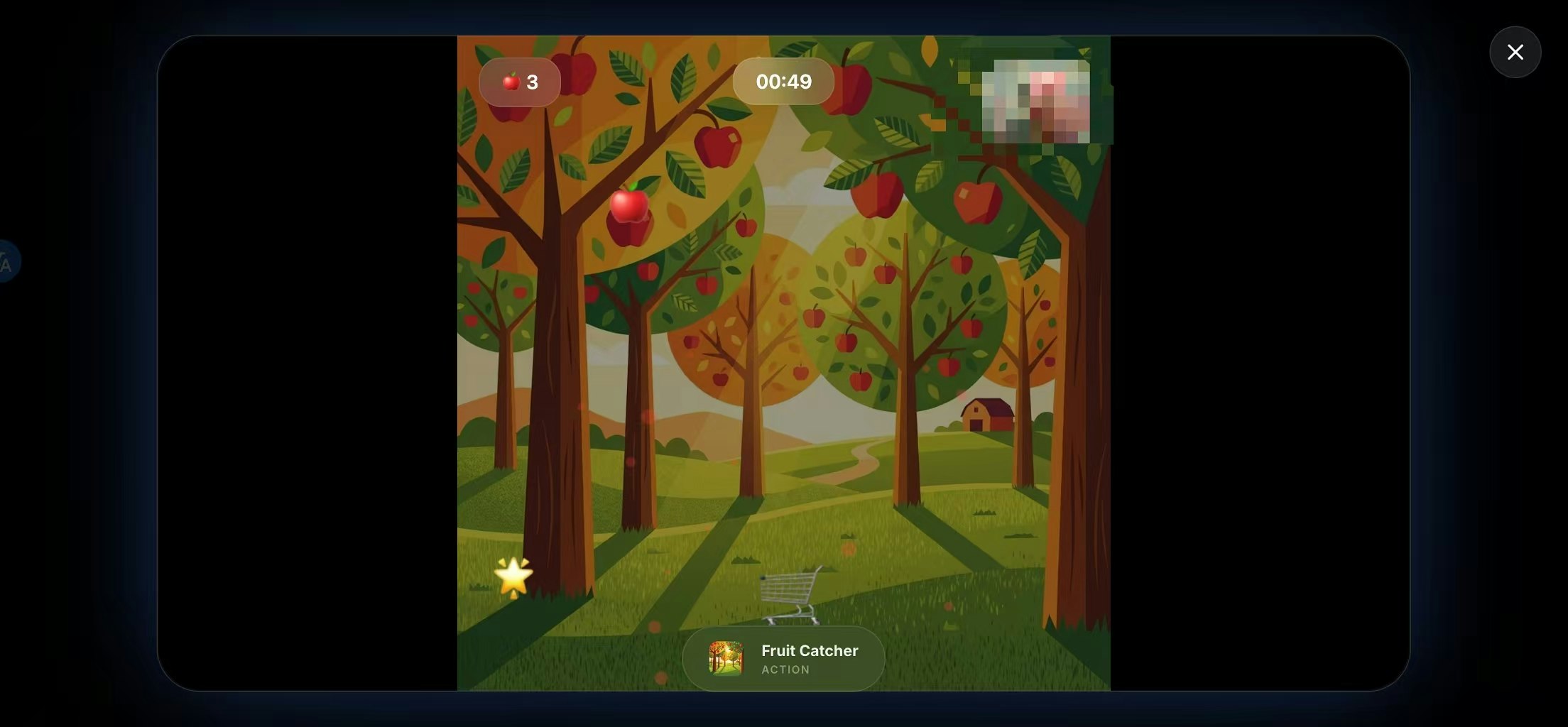
Task: Grab the golden star power-up
Action: (x=514, y=576)
